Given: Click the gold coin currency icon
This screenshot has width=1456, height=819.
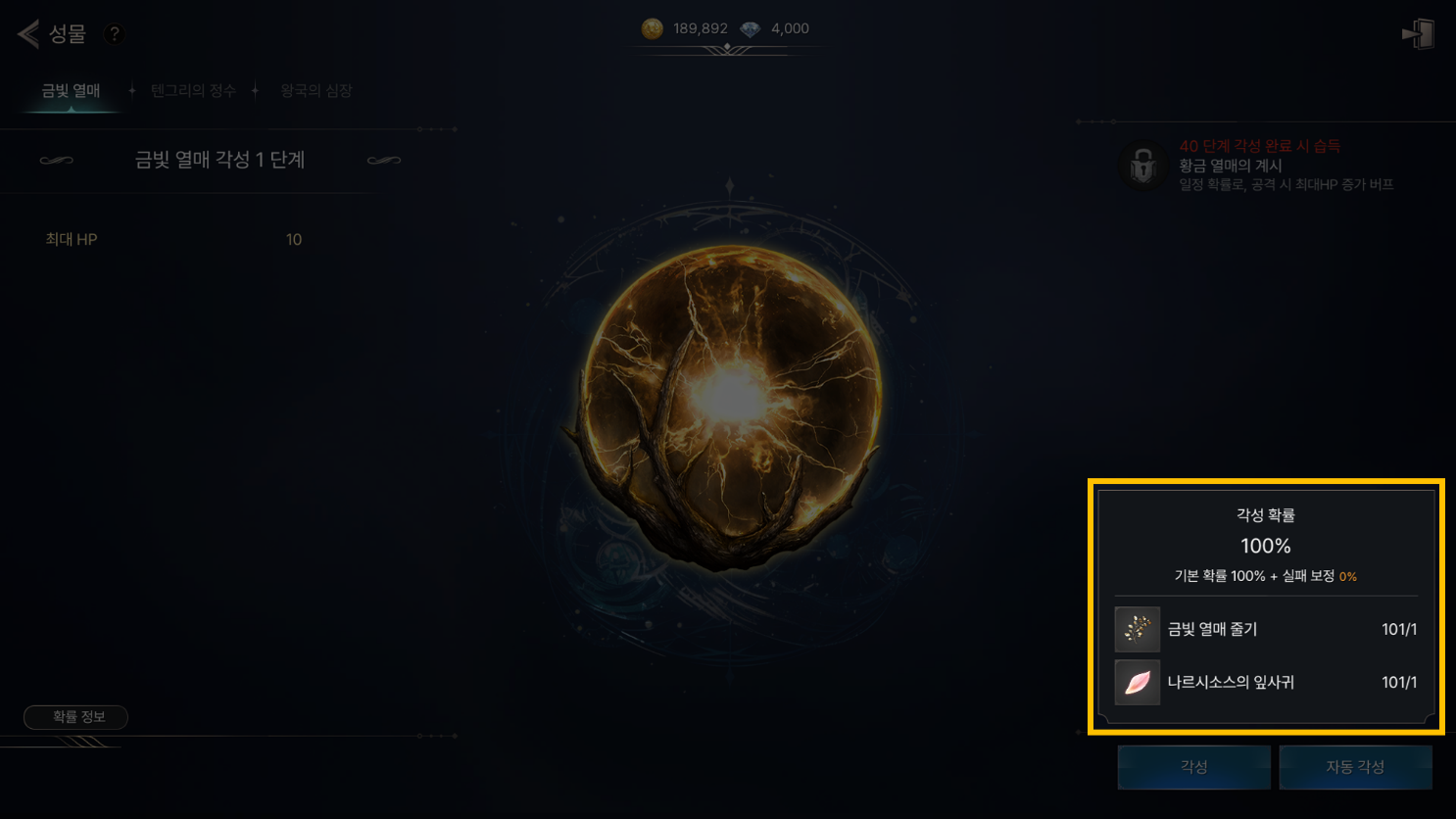Looking at the screenshot, I should (x=652, y=28).
